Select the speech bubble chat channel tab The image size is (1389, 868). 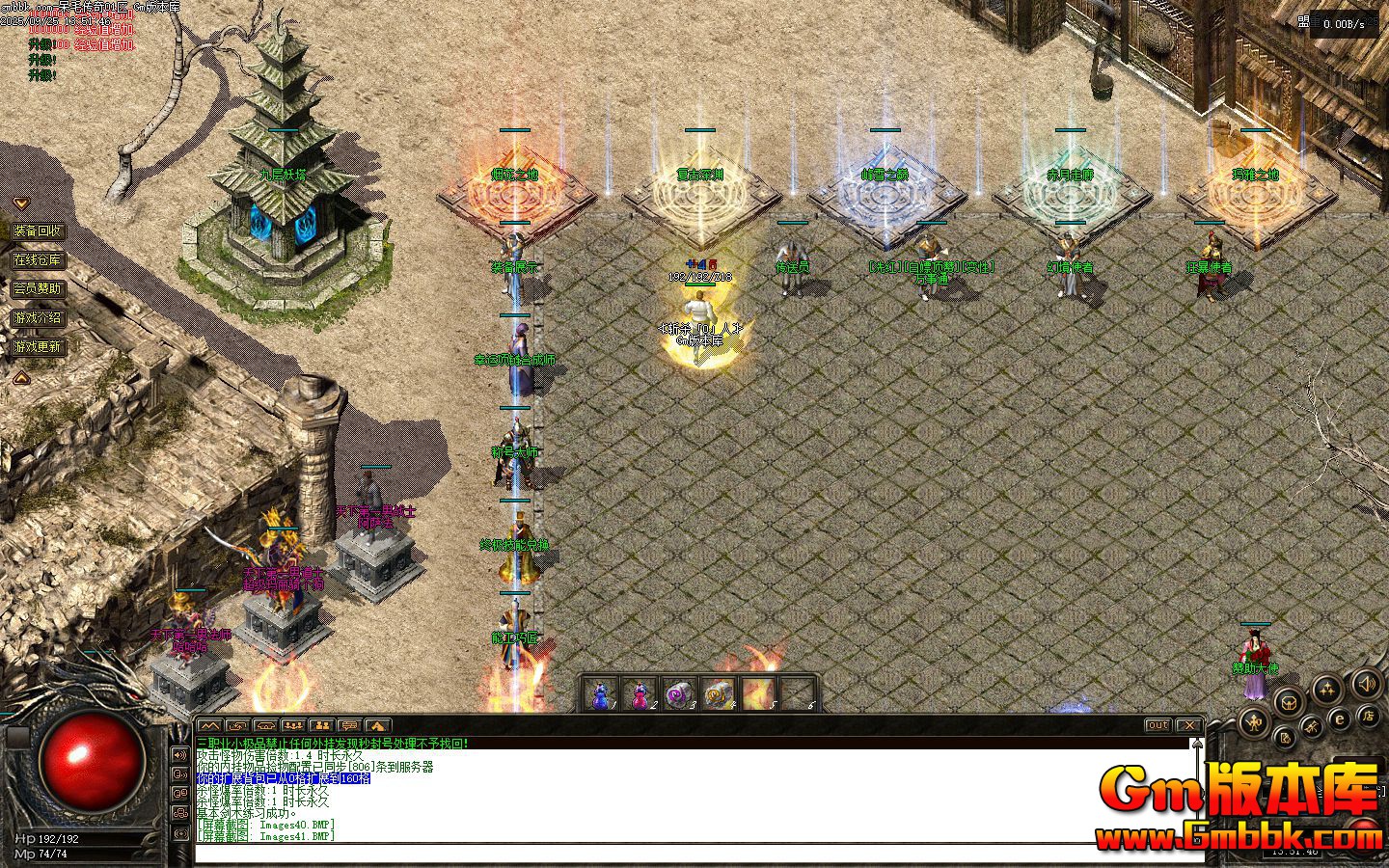350,725
